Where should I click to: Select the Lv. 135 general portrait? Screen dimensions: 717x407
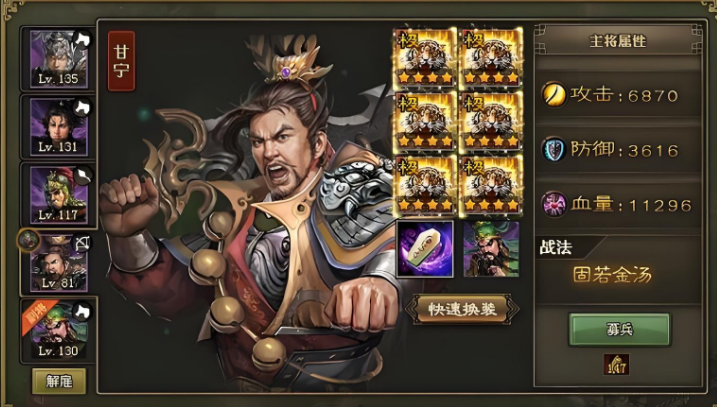[x=59, y=57]
